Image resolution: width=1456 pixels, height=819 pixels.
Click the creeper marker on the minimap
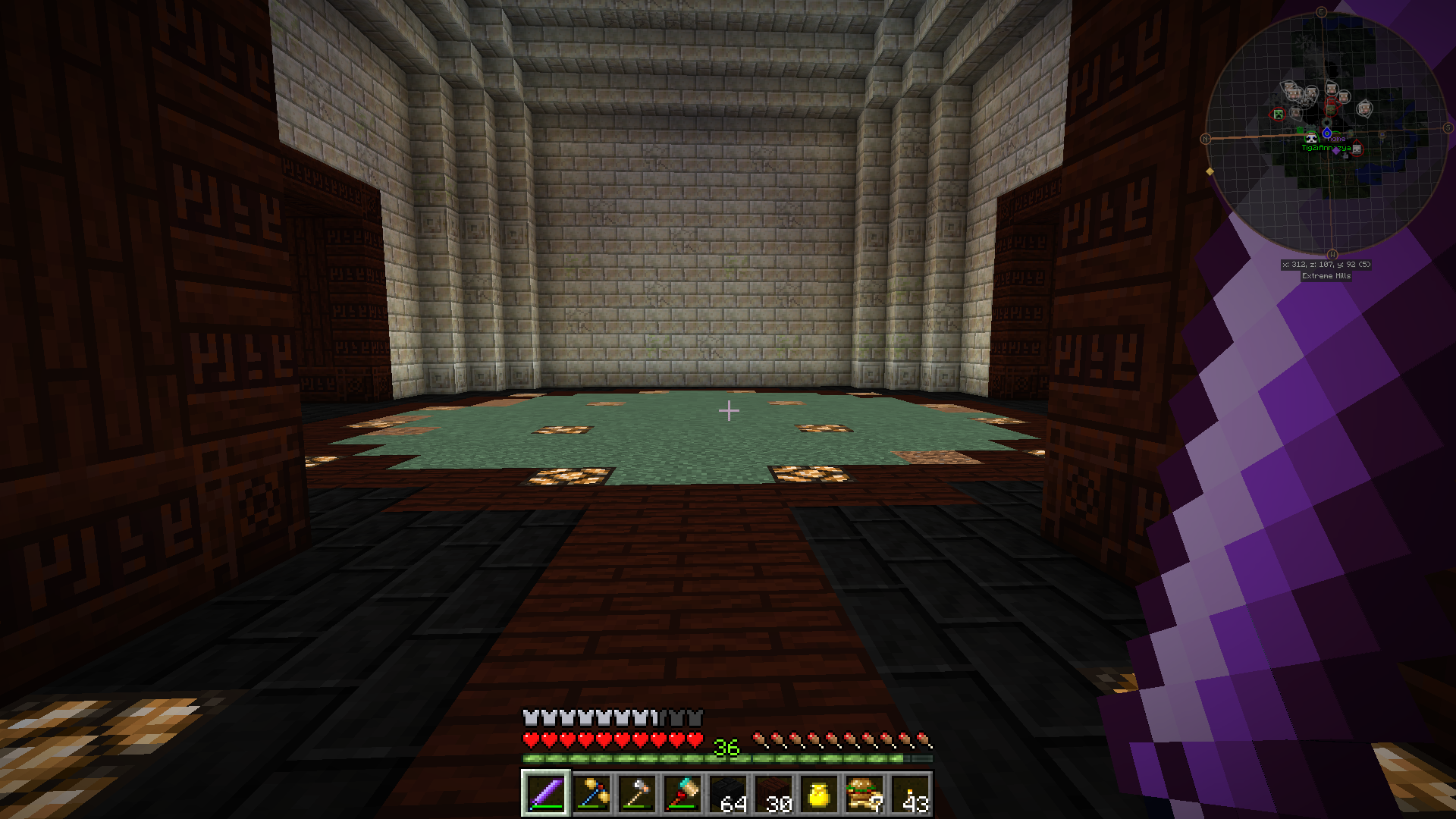pyautogui.click(x=1279, y=115)
